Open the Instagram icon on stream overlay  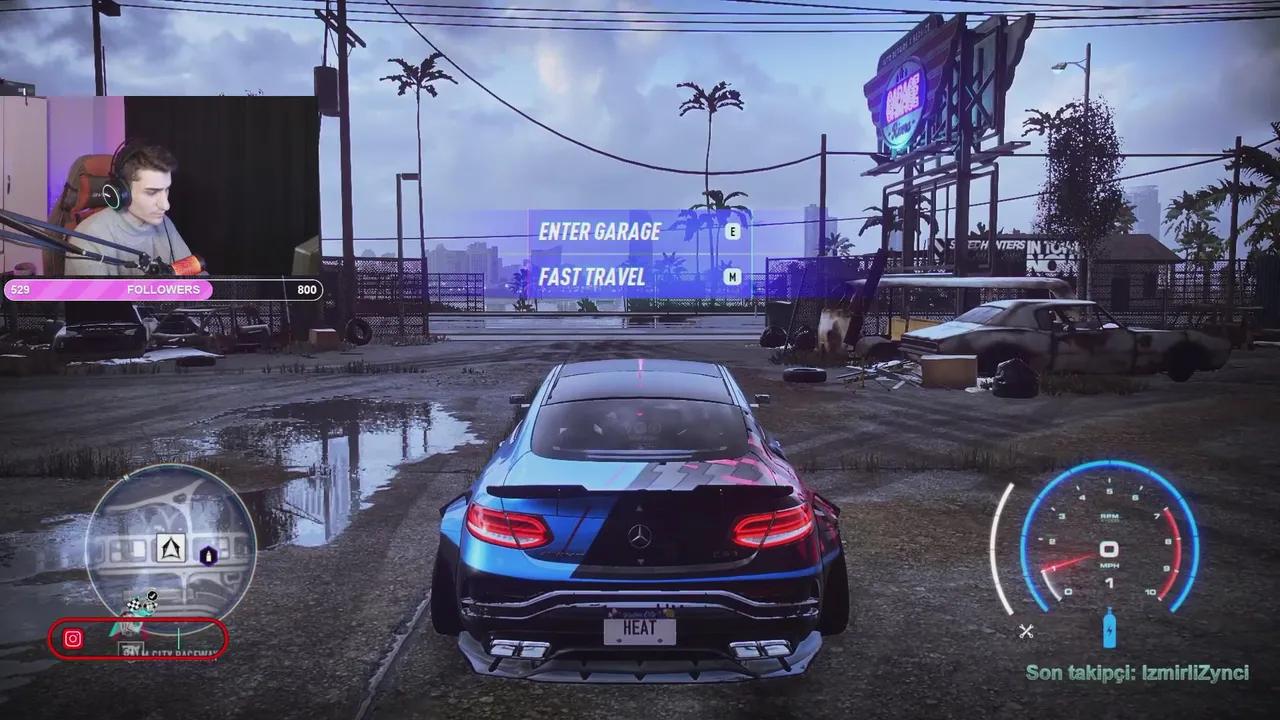(73, 639)
